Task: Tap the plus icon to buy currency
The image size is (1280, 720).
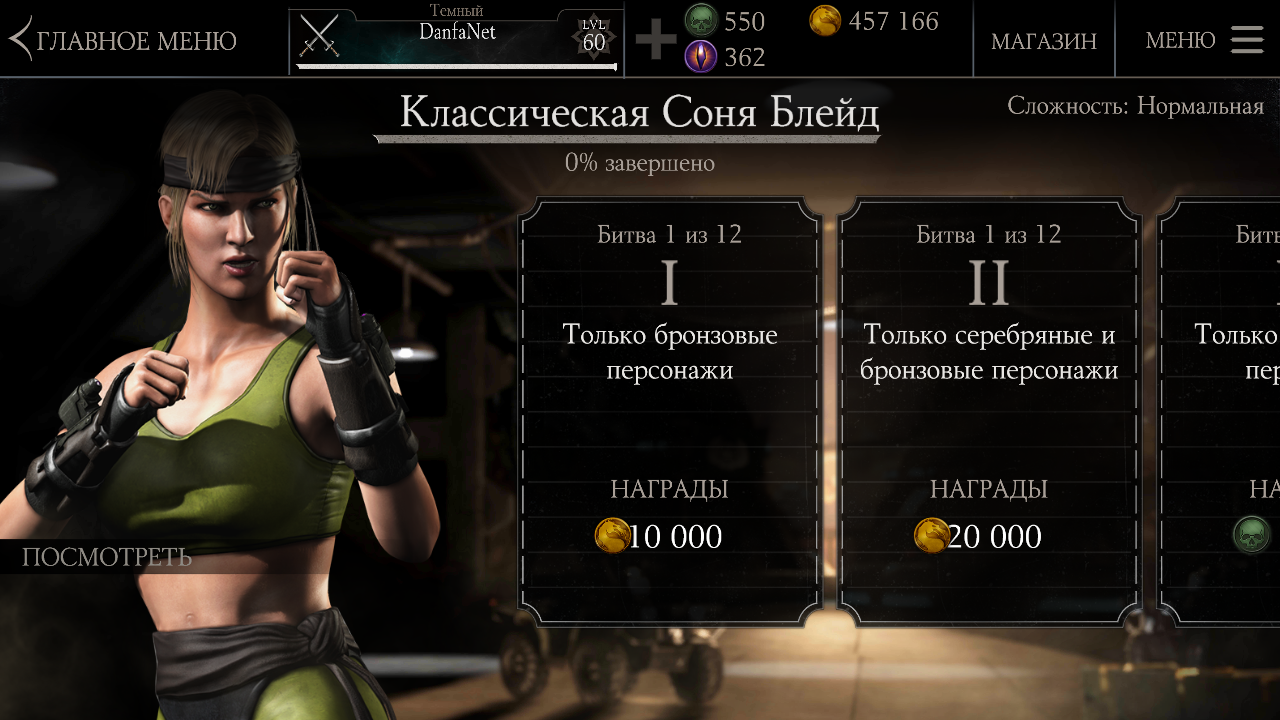Action: [656, 40]
